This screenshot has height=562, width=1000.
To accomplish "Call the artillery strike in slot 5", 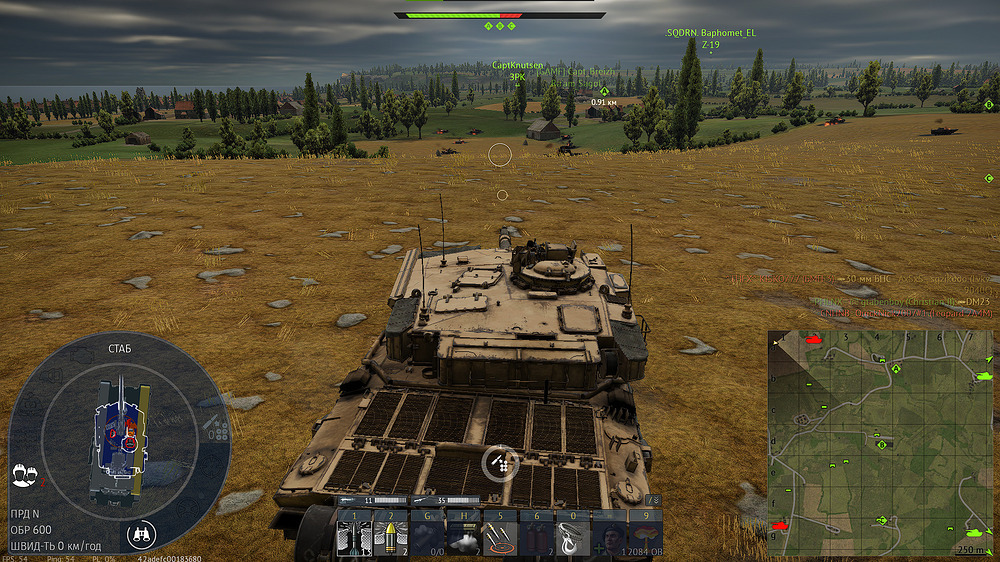I will (502, 534).
